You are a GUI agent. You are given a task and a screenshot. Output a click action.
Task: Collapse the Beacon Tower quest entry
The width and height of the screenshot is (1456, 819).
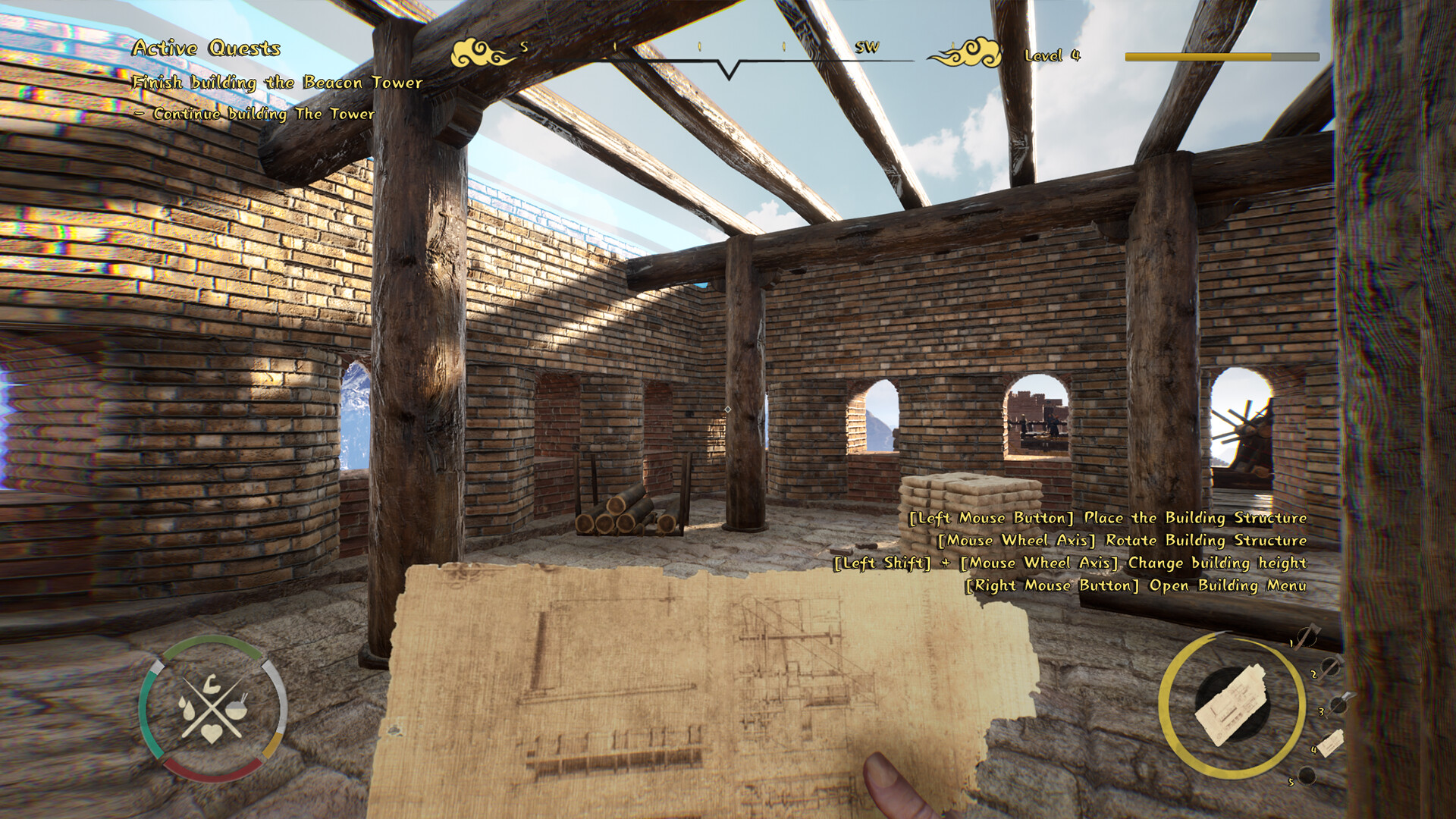(277, 83)
